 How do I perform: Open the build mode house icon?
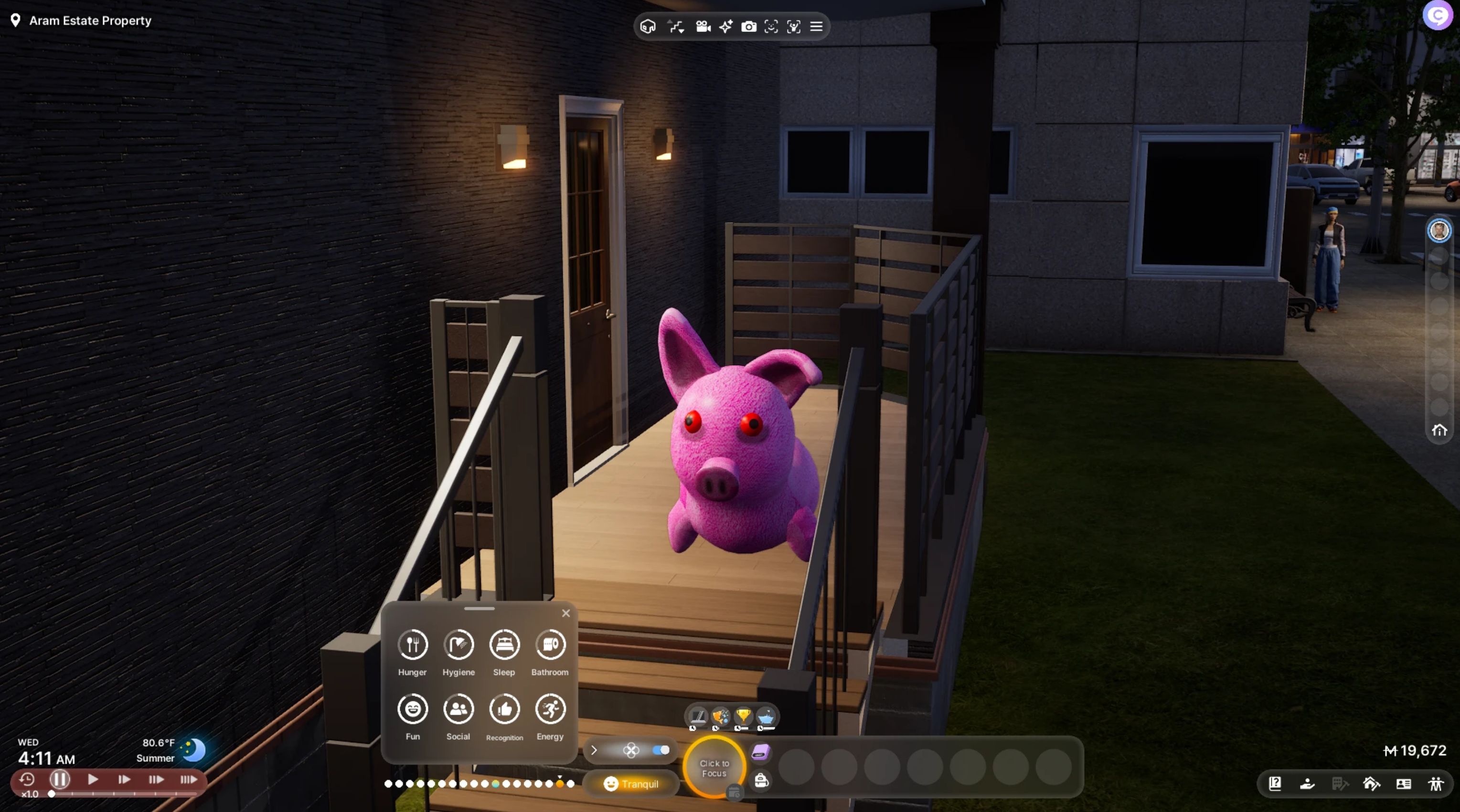tap(1371, 784)
